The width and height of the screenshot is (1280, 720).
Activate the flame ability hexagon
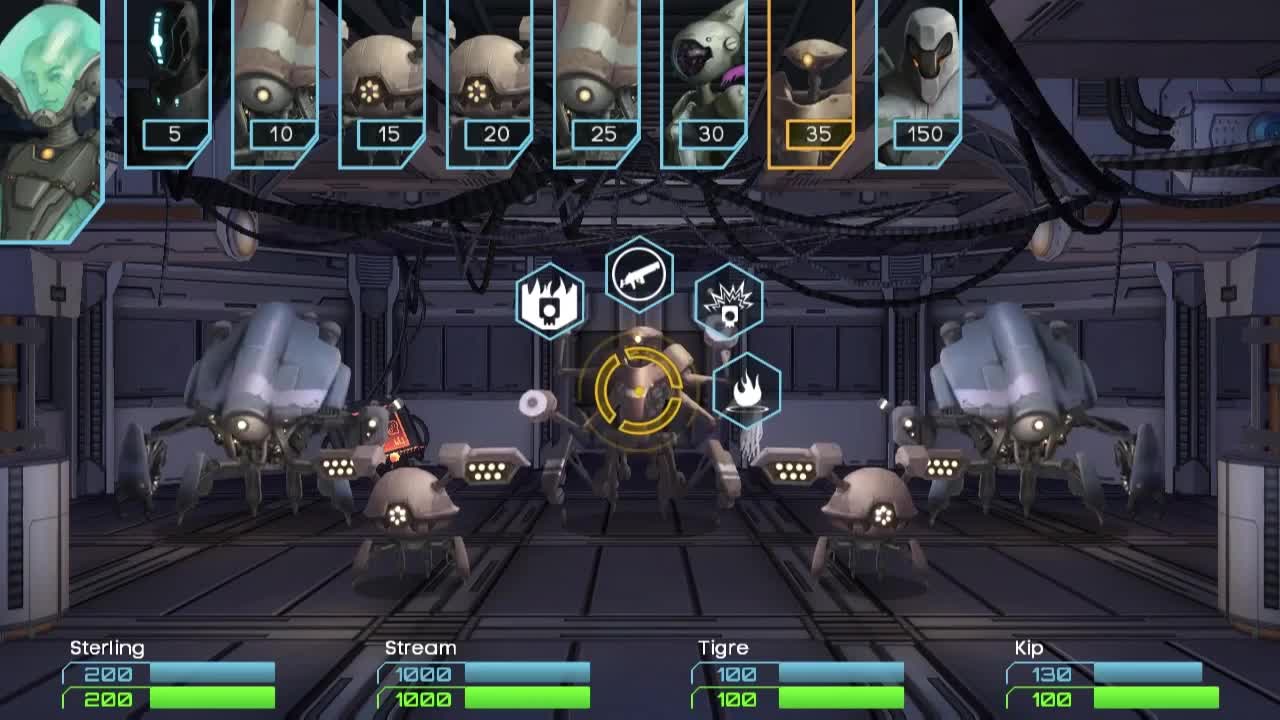746,390
